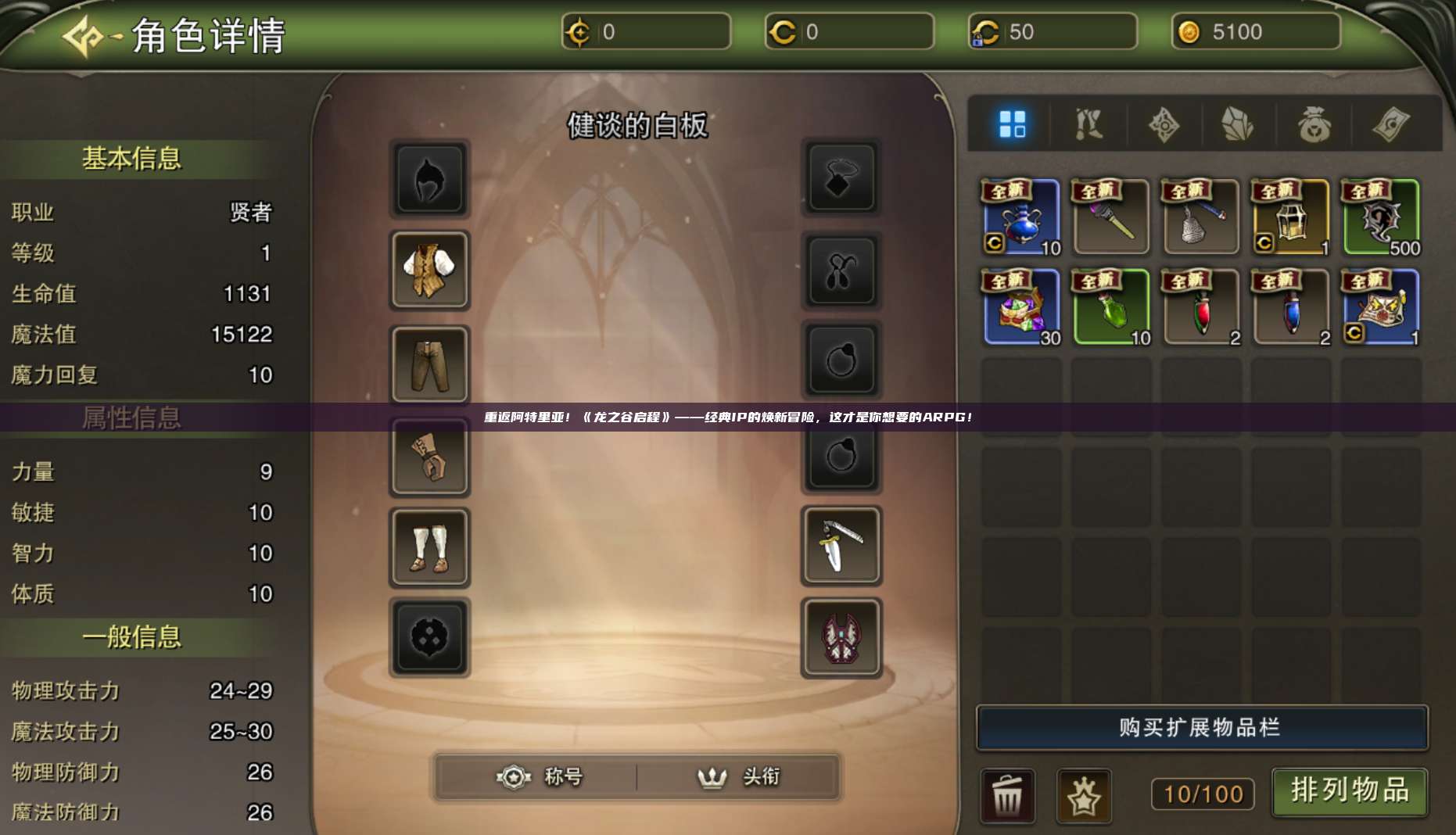Select the equipped white dagger weapon slot
1456x835 pixels.
pyautogui.click(x=841, y=547)
